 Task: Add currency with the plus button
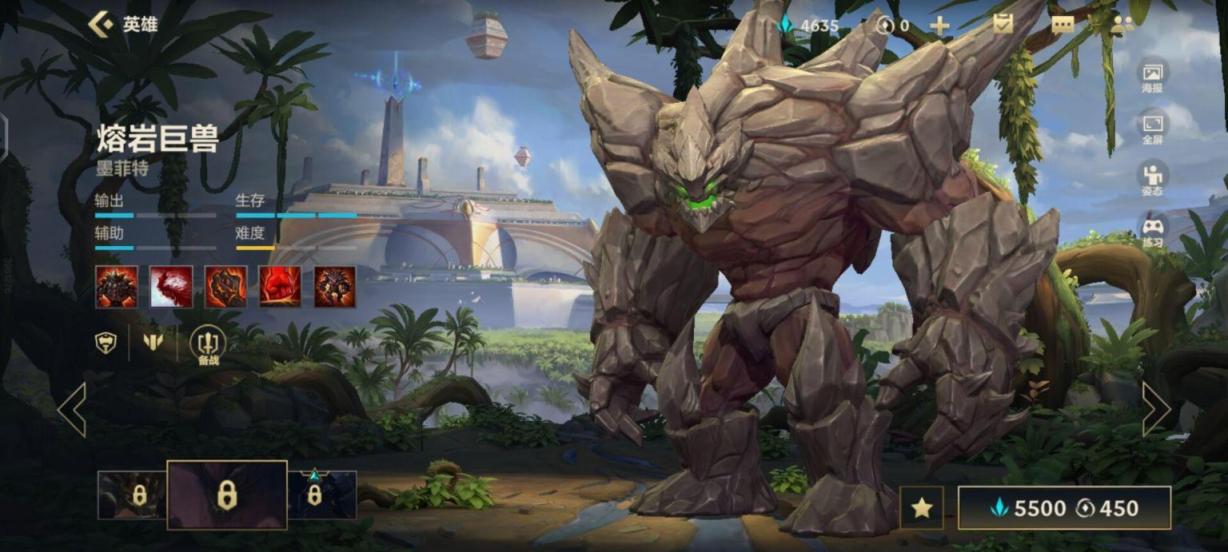click(940, 25)
